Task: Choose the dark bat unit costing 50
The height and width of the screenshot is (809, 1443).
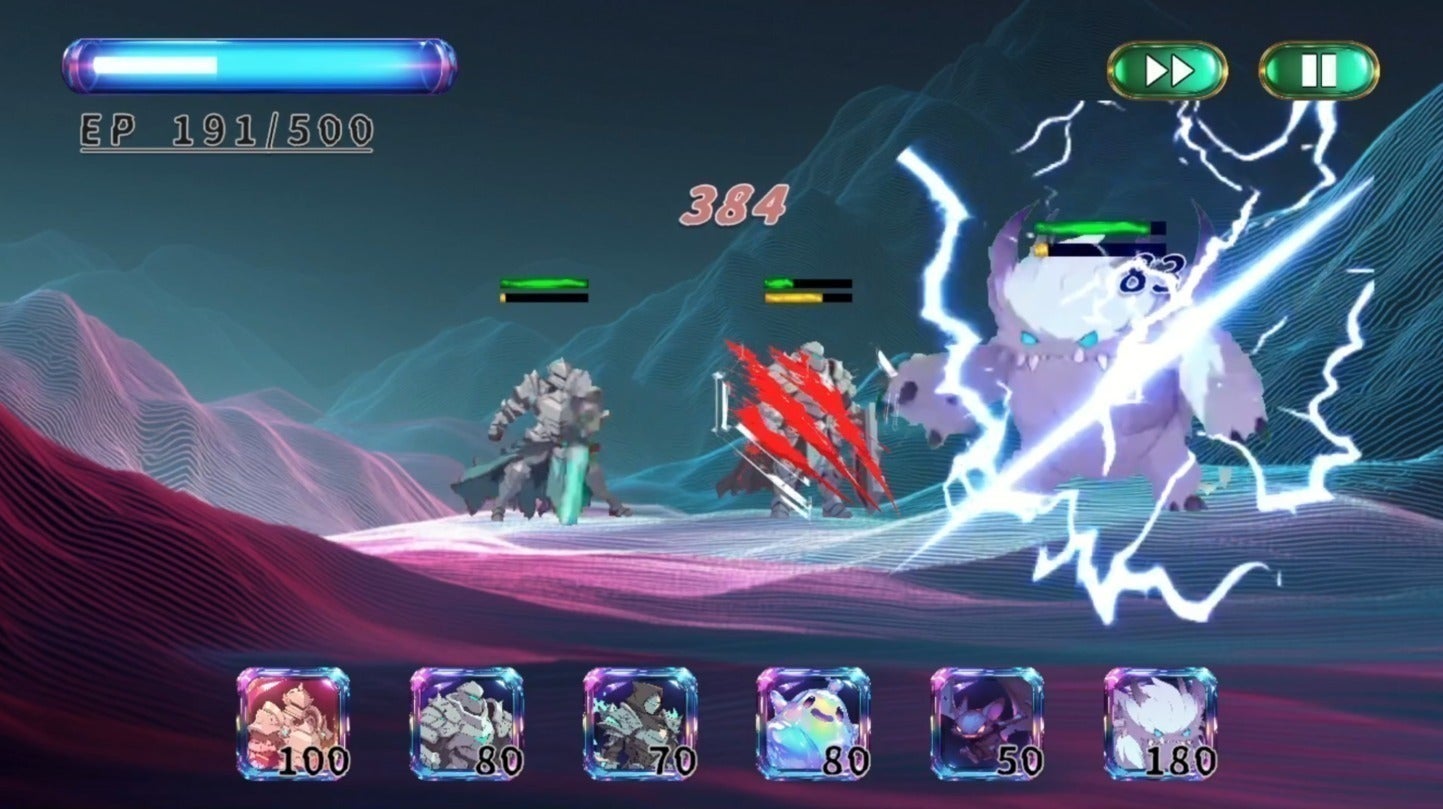Action: point(987,724)
